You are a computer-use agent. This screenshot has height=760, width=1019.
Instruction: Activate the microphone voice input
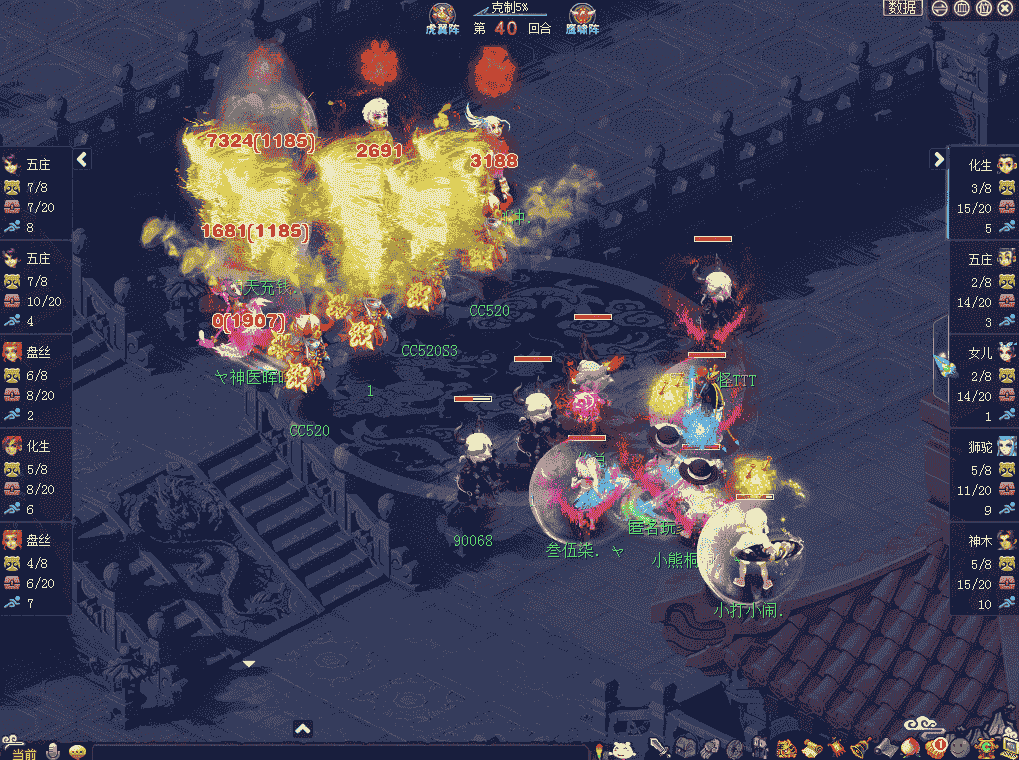click(x=54, y=751)
